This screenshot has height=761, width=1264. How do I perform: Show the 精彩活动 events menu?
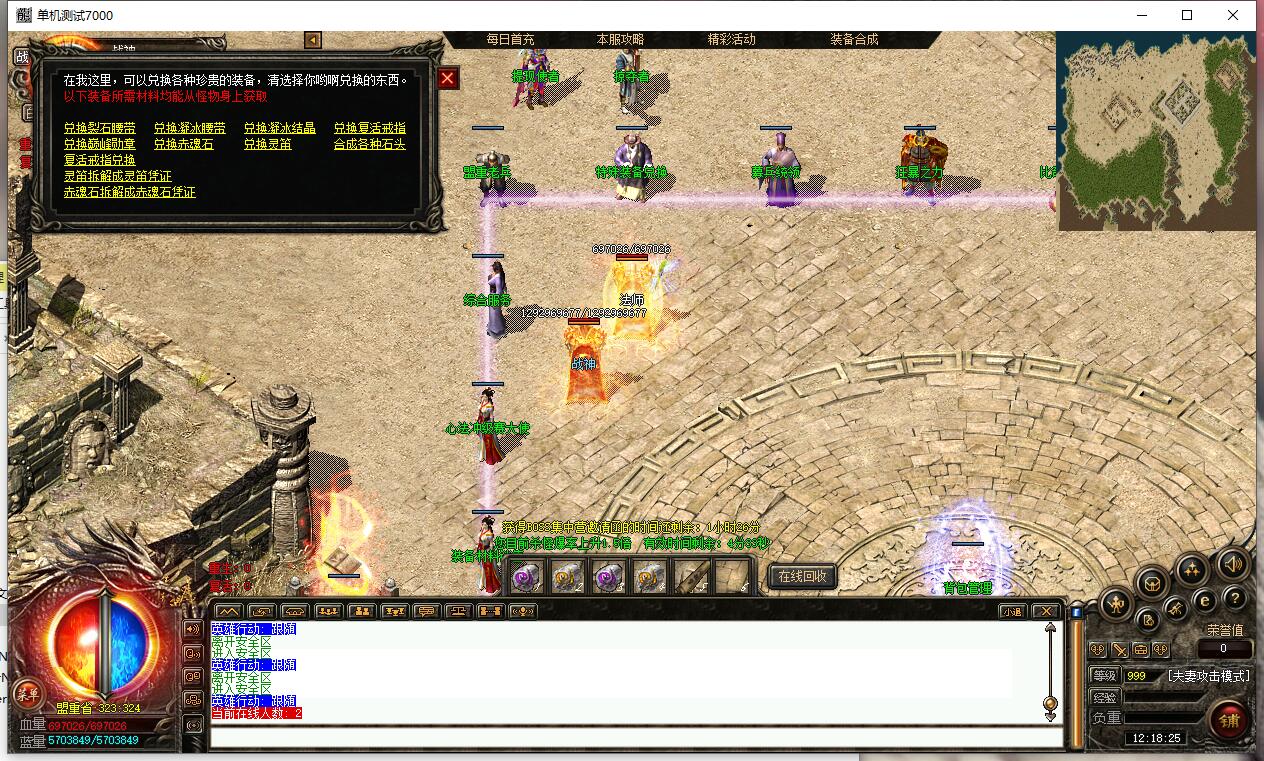(731, 39)
